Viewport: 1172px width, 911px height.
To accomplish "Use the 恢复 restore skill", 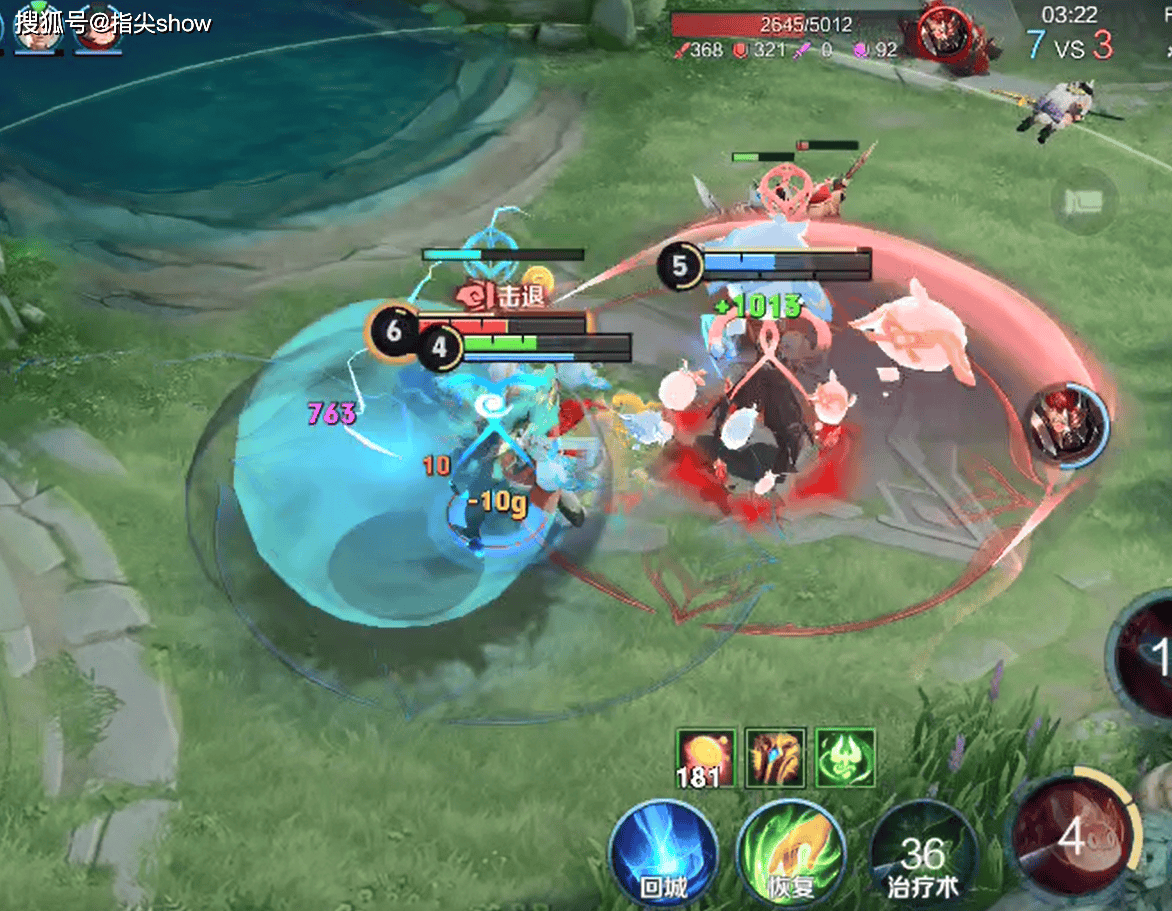I will coord(791,852).
